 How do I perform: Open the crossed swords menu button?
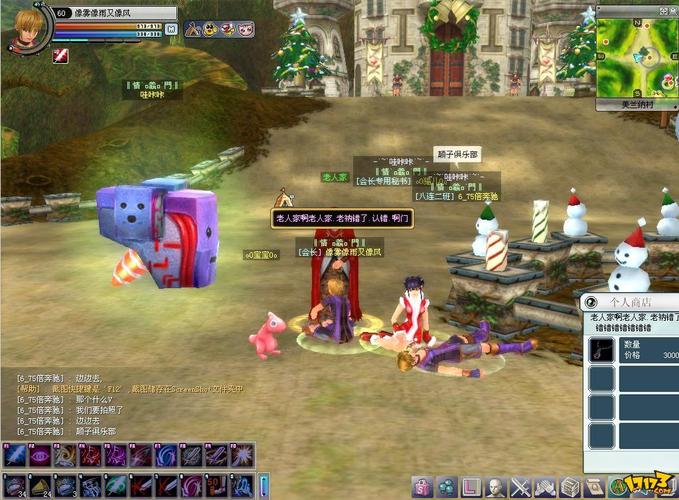point(520,487)
